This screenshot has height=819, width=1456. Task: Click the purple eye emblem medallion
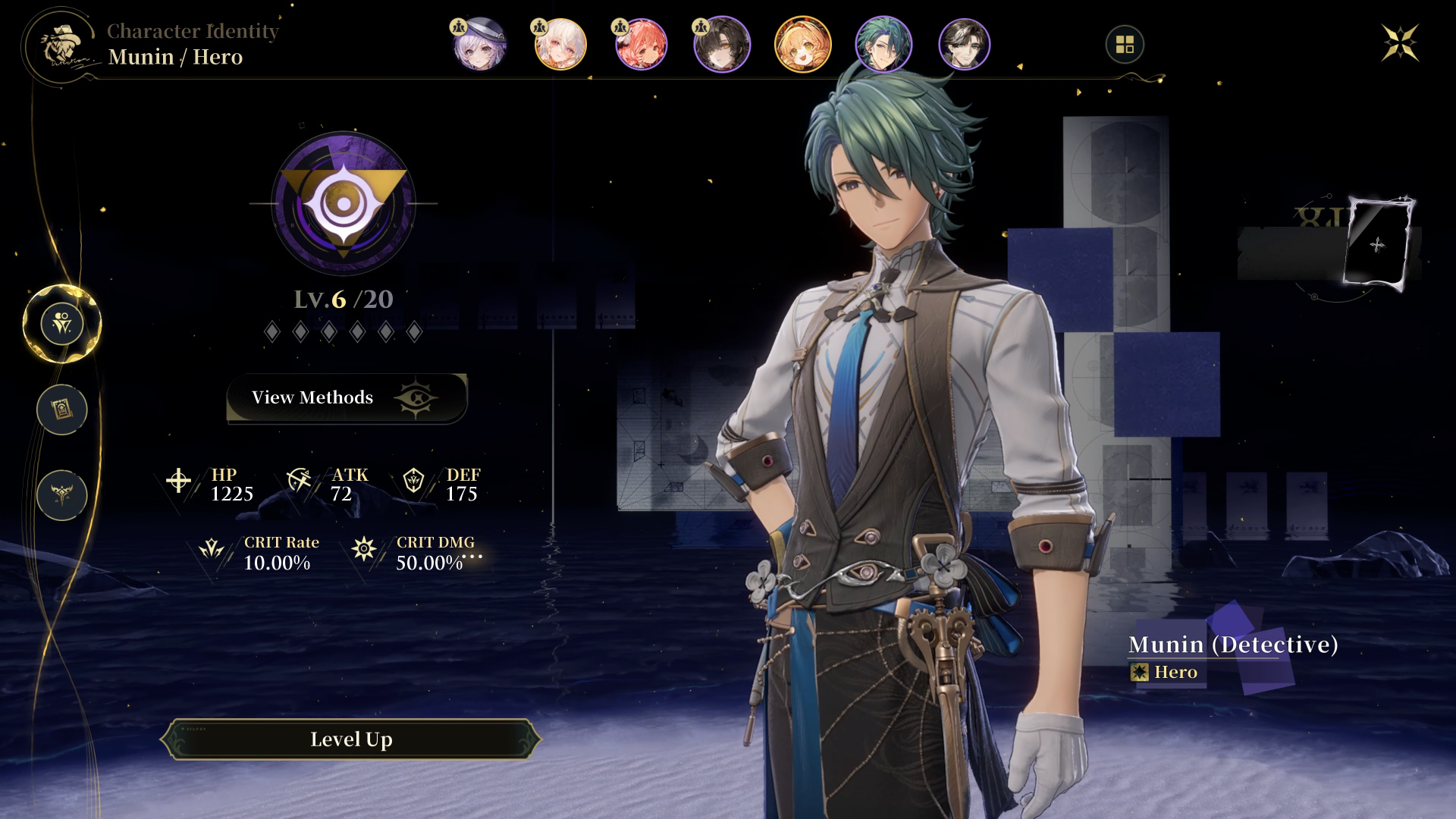point(344,203)
